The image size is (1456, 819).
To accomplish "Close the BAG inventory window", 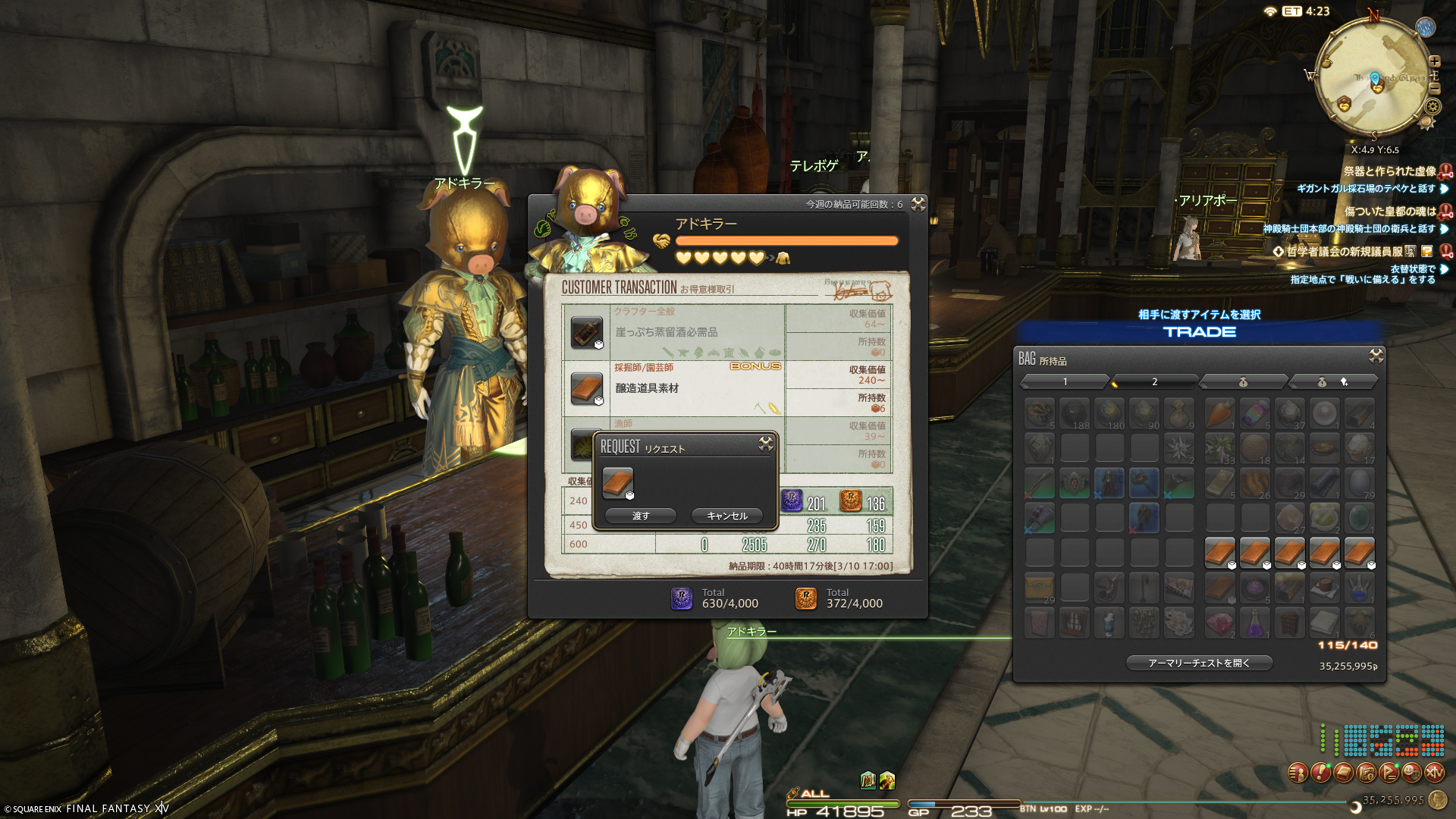I will point(1376,356).
